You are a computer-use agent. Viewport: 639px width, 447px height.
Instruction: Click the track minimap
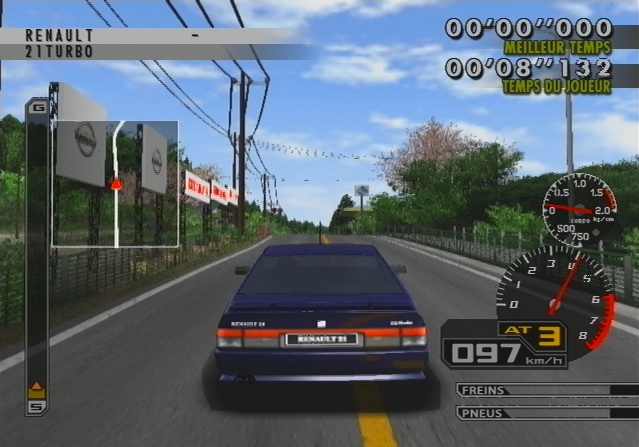[x=115, y=184]
